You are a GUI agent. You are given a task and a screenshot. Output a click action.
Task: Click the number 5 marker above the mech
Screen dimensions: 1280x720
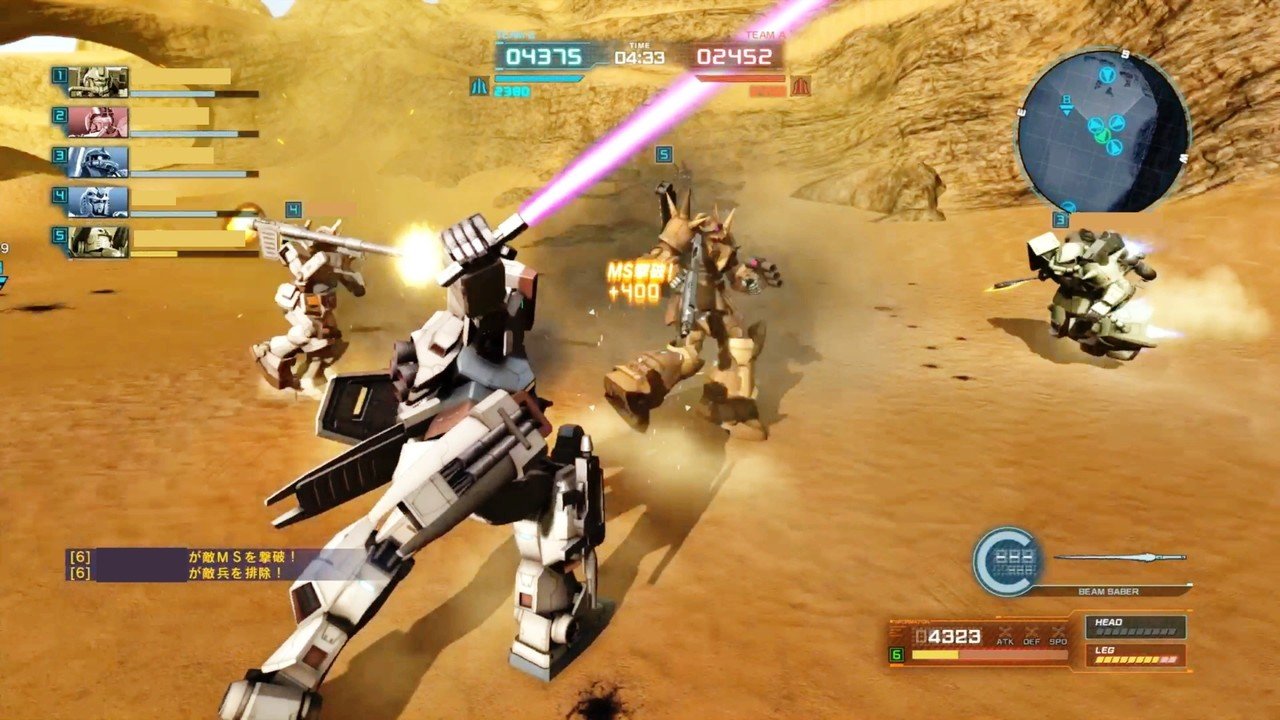663,155
